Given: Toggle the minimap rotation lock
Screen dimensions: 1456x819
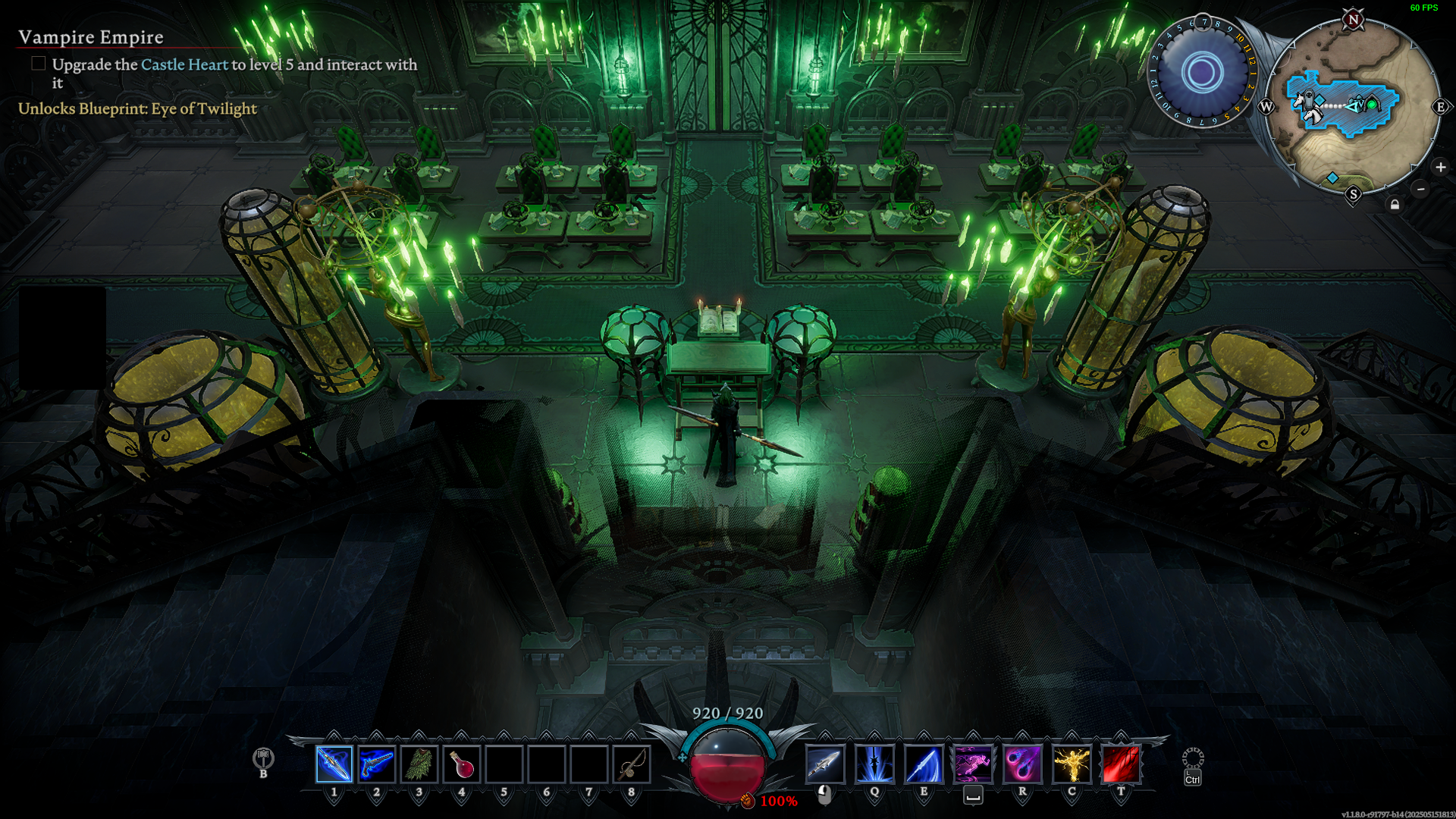Looking at the screenshot, I should [1395, 205].
